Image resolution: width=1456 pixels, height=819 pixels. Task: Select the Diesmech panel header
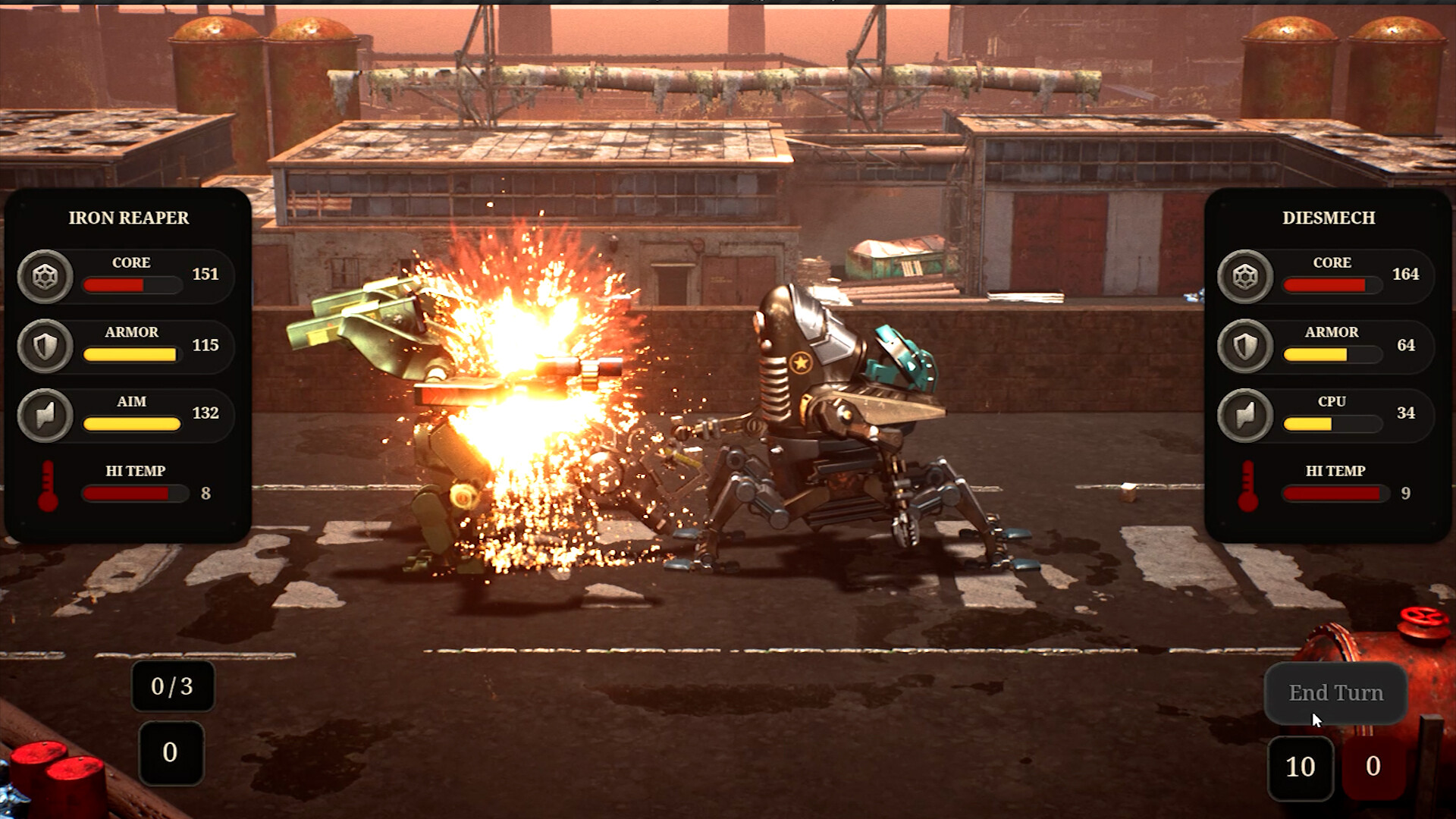click(1327, 218)
